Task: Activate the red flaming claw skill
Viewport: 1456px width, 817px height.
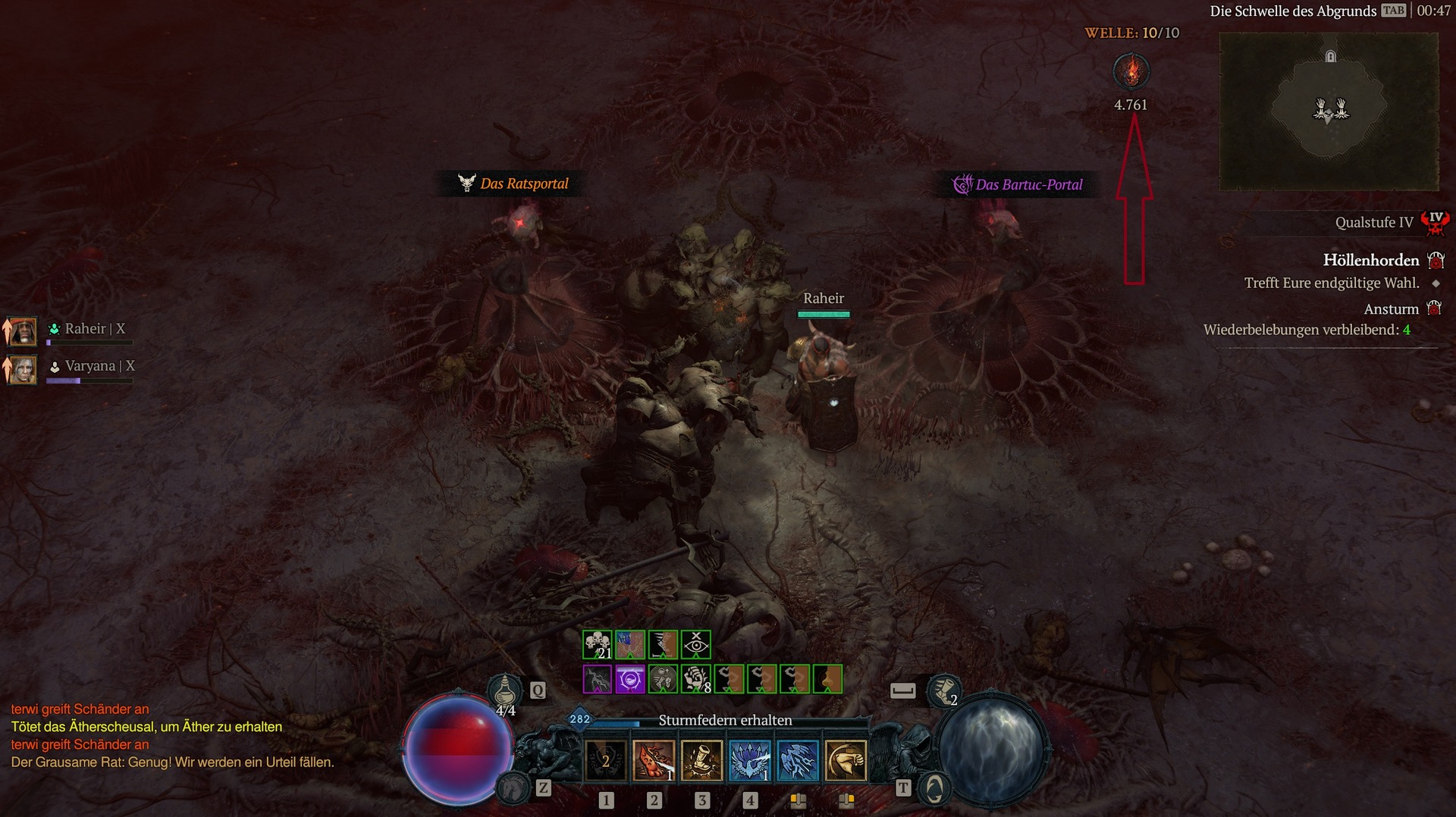Action: click(x=654, y=760)
